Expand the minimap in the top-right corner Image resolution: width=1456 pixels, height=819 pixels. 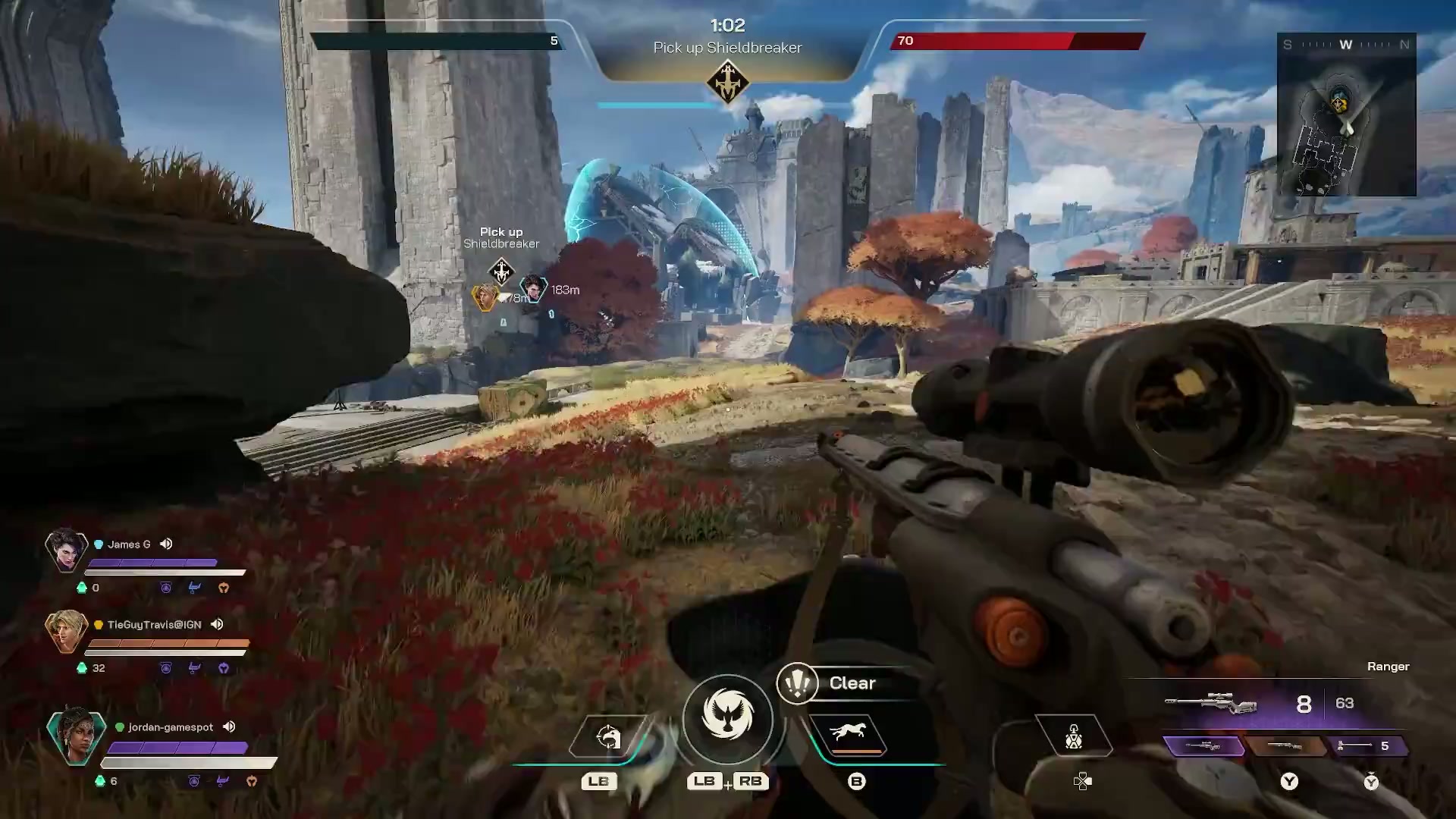click(1348, 115)
